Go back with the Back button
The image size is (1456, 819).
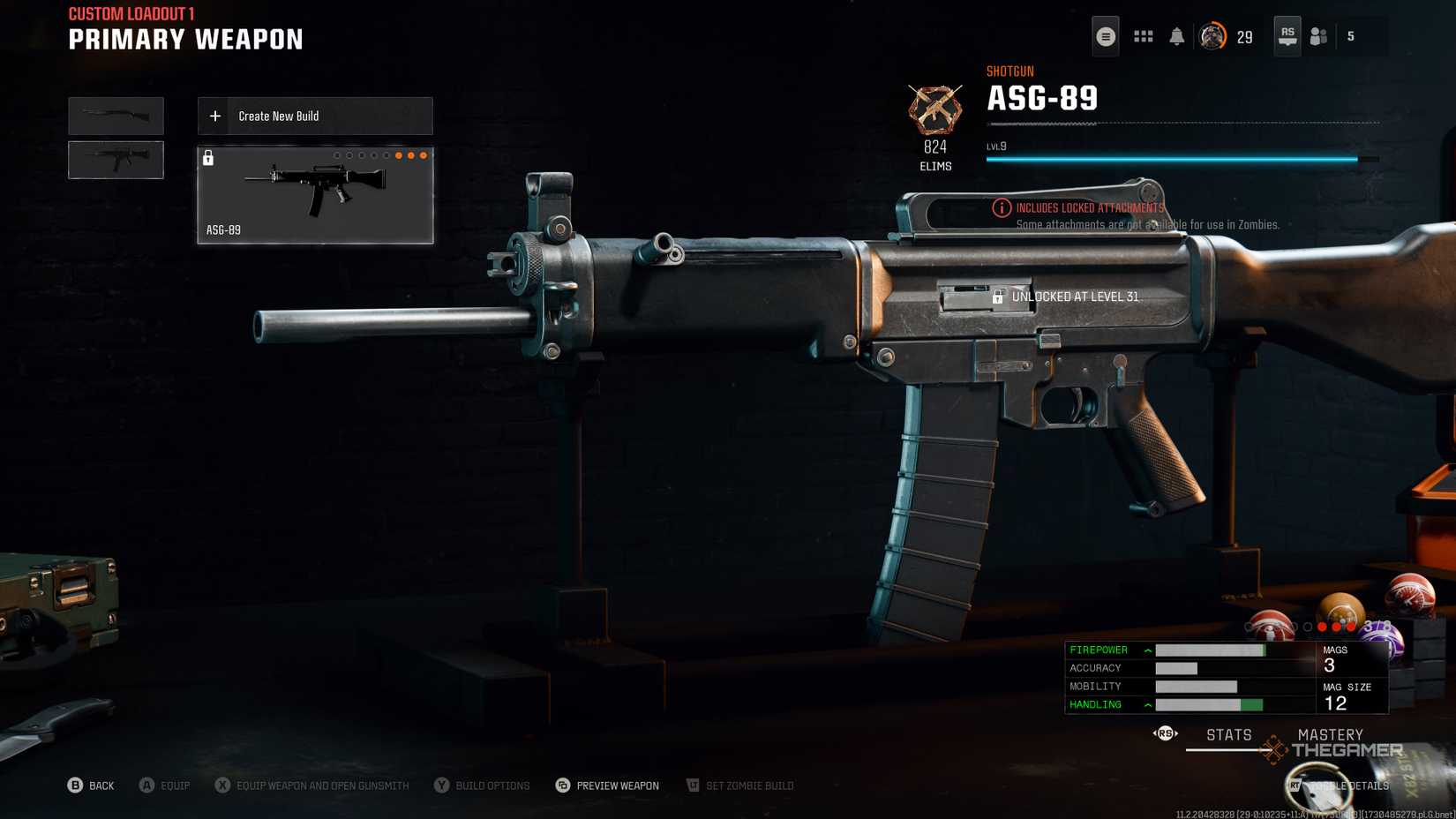tap(91, 785)
